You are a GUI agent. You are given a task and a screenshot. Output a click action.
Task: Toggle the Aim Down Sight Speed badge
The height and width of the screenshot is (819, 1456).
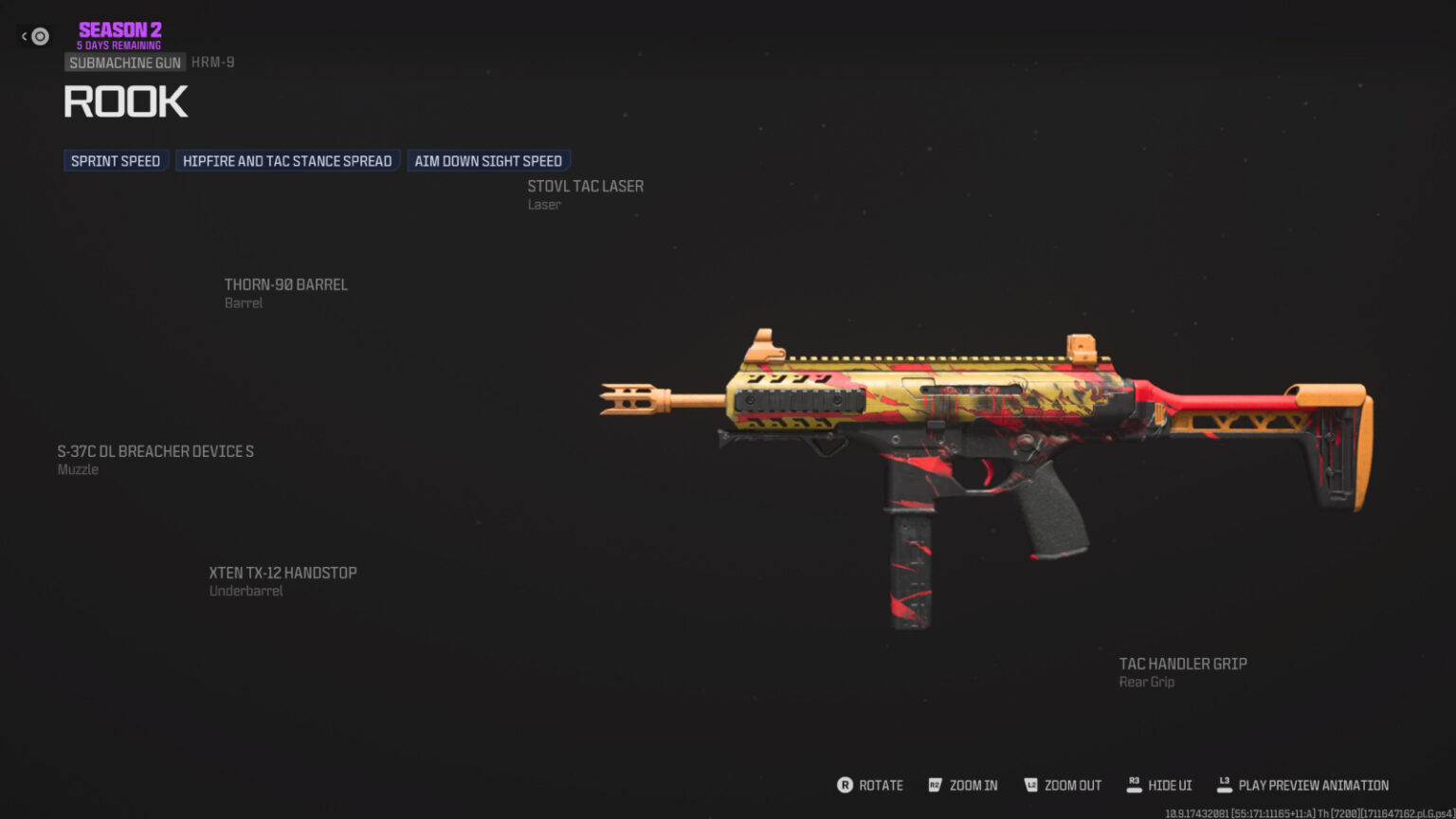(x=488, y=160)
